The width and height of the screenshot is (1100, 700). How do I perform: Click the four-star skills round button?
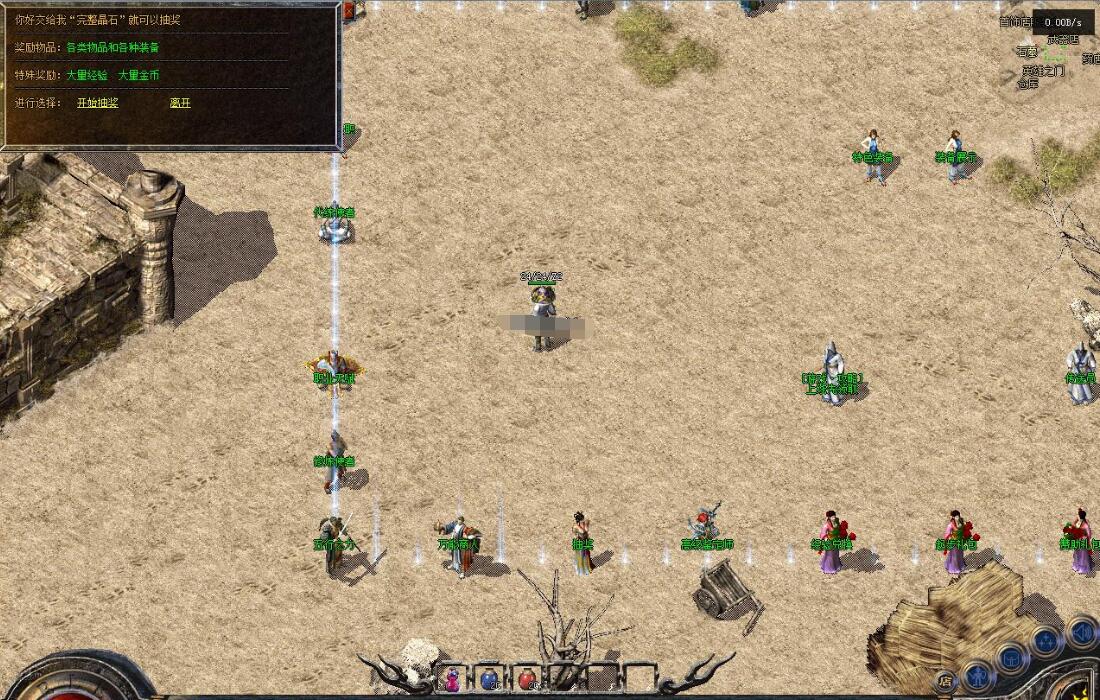tap(1045, 640)
